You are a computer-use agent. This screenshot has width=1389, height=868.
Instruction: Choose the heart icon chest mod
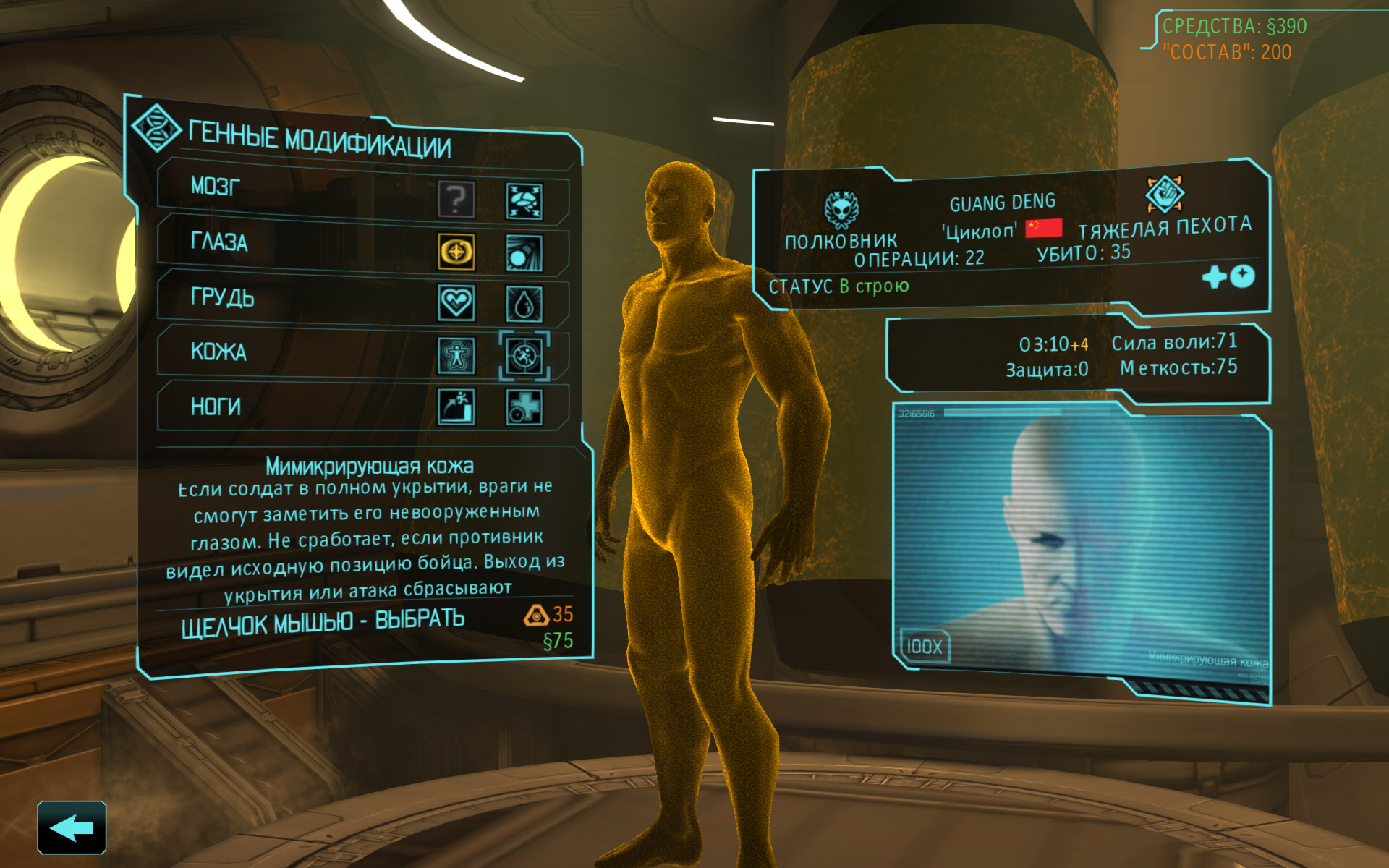456,302
